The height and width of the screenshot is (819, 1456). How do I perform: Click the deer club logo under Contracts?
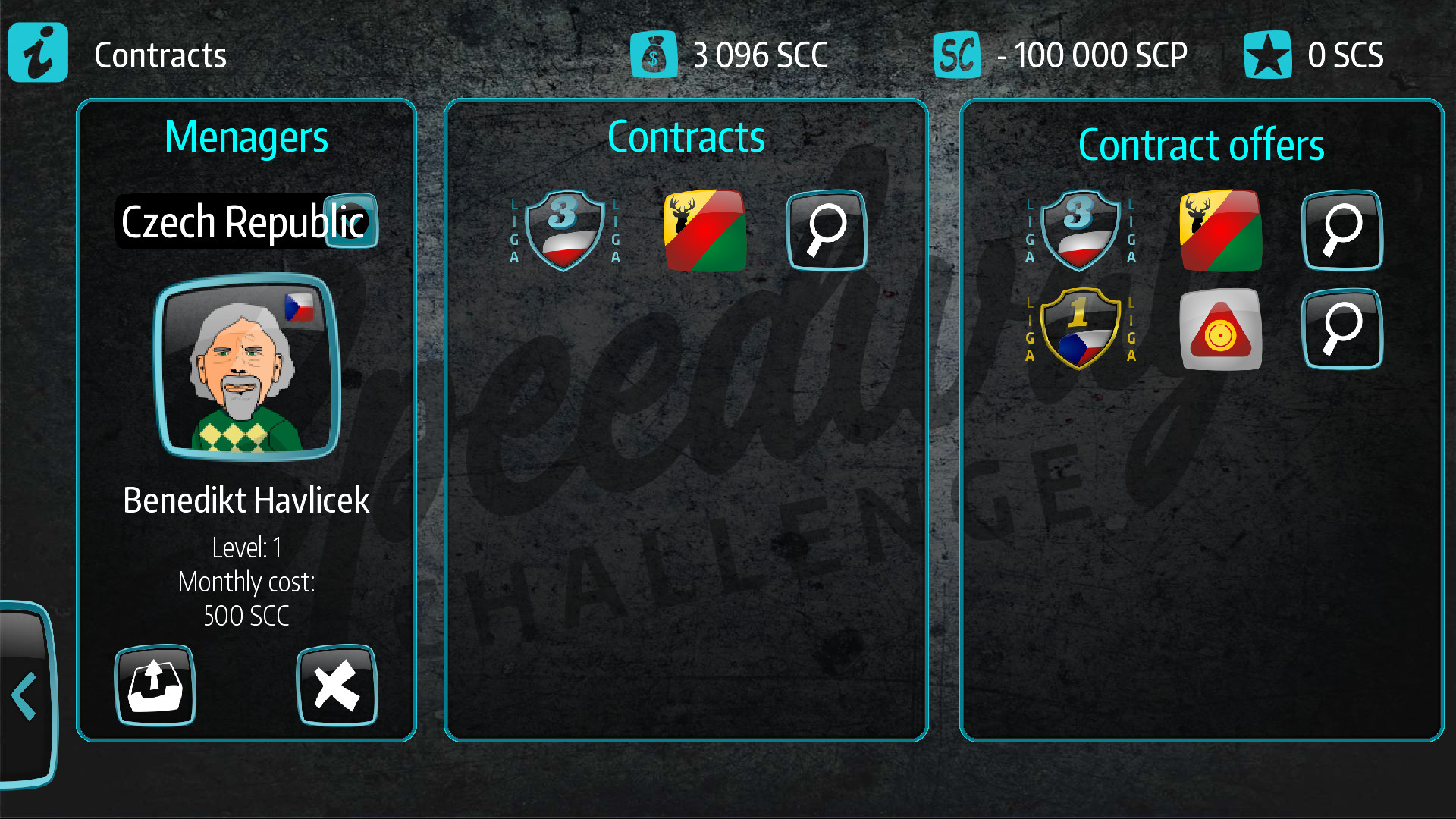(x=704, y=230)
